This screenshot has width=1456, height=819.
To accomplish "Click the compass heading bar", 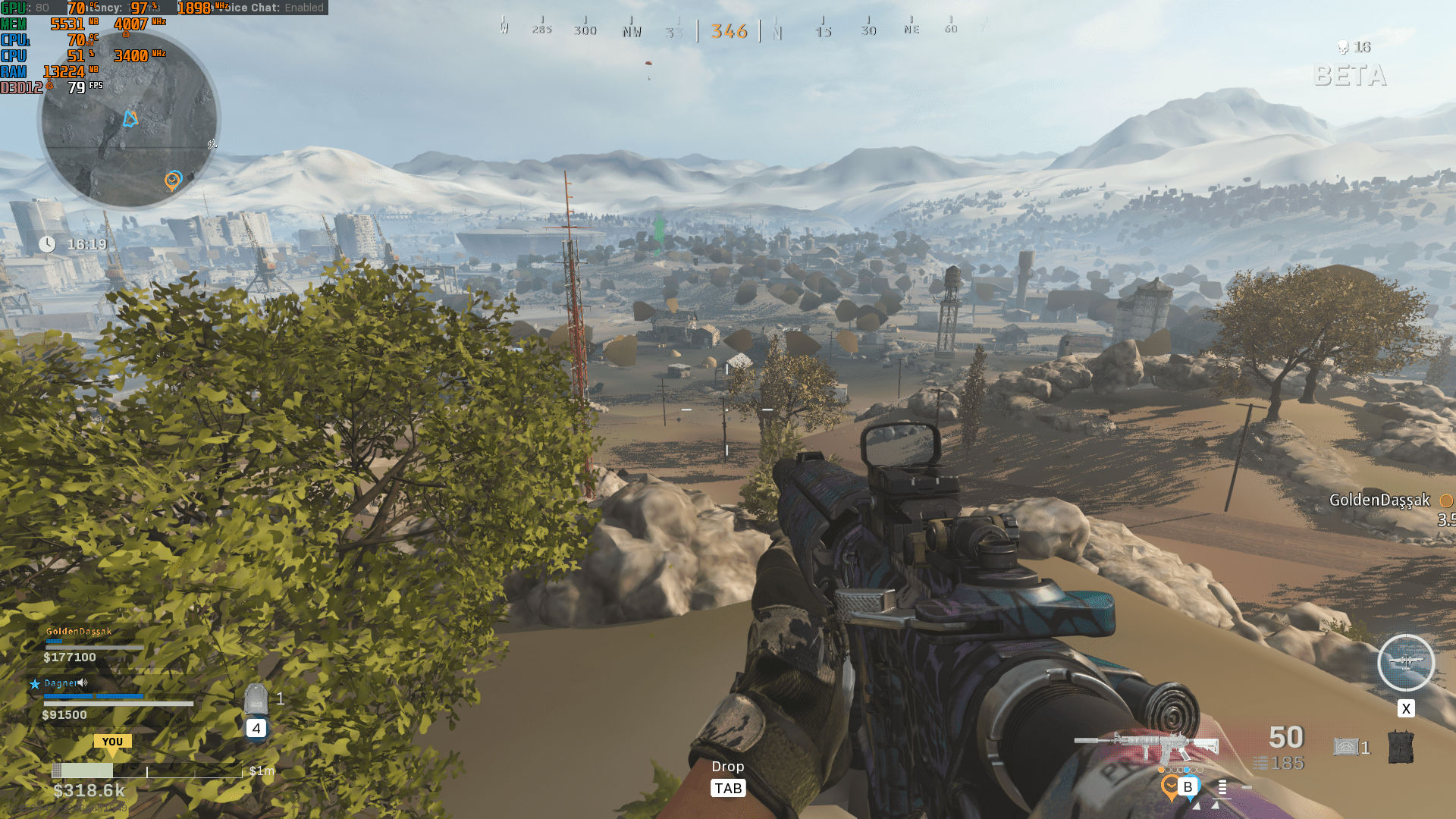I will (x=728, y=30).
